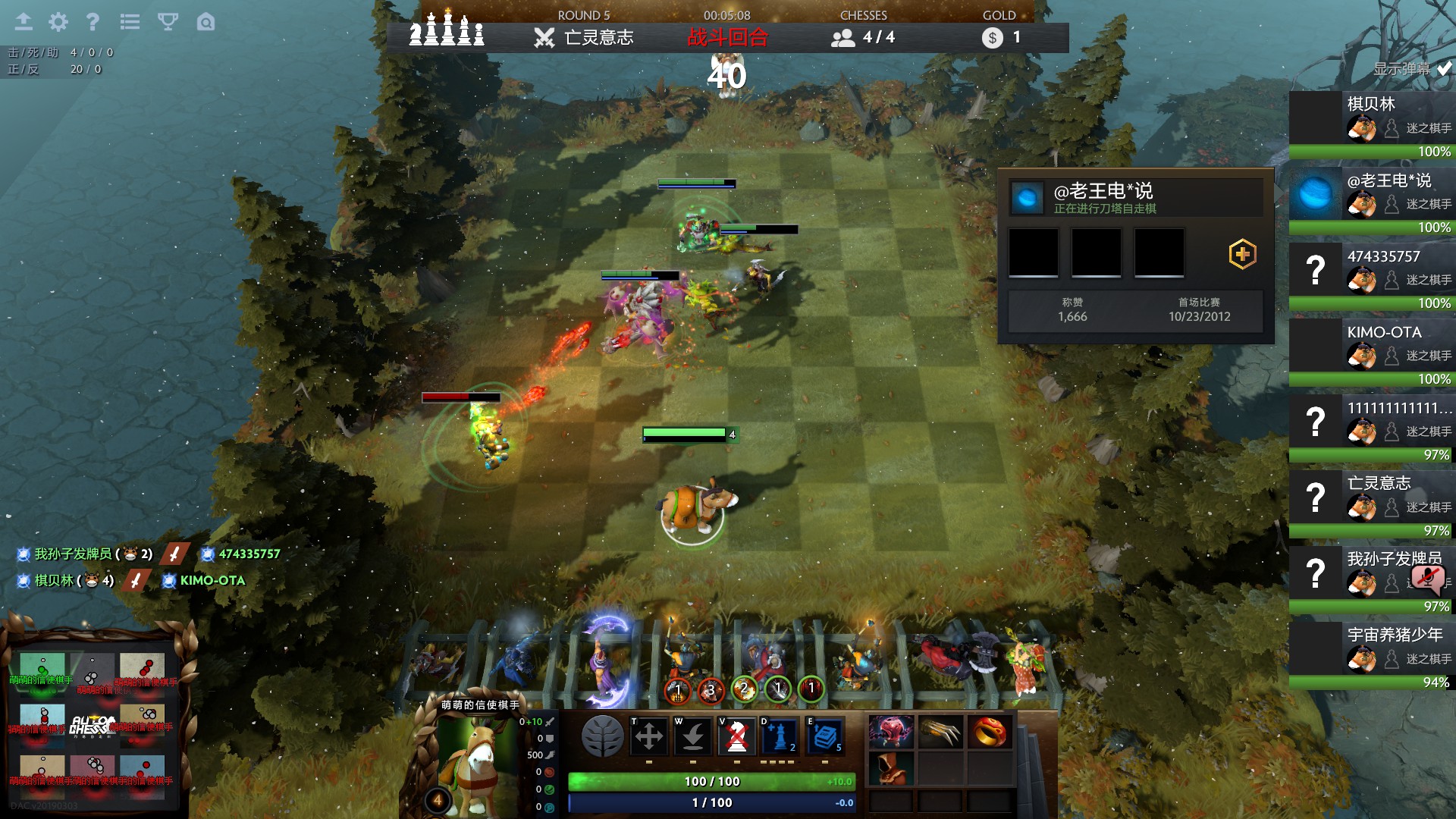Open the settings gear menu
Screen dimensions: 1456x819
coord(58,22)
